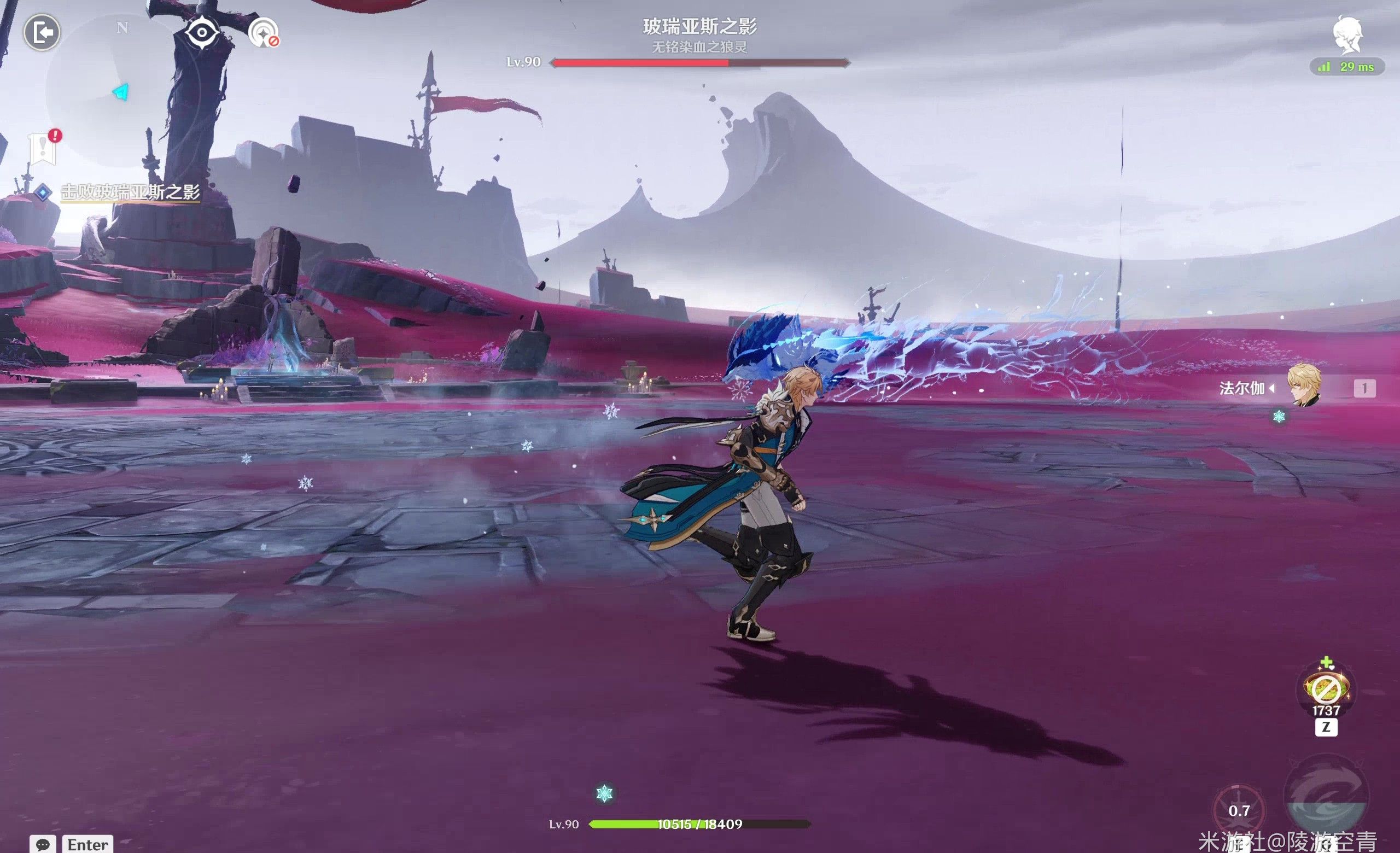Activate the swirling elemental burst icon
1400x853 pixels.
pyautogui.click(x=1326, y=795)
